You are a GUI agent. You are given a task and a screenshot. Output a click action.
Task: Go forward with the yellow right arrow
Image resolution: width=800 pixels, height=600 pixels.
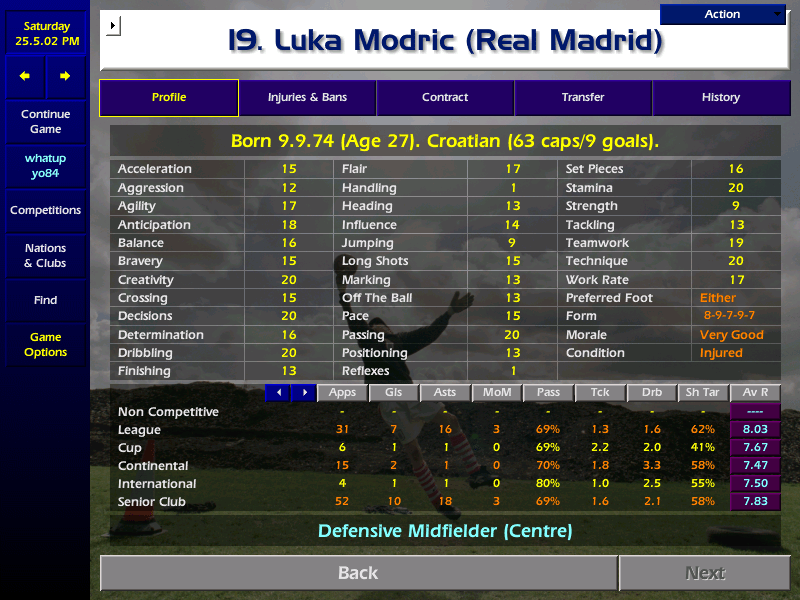(65, 76)
